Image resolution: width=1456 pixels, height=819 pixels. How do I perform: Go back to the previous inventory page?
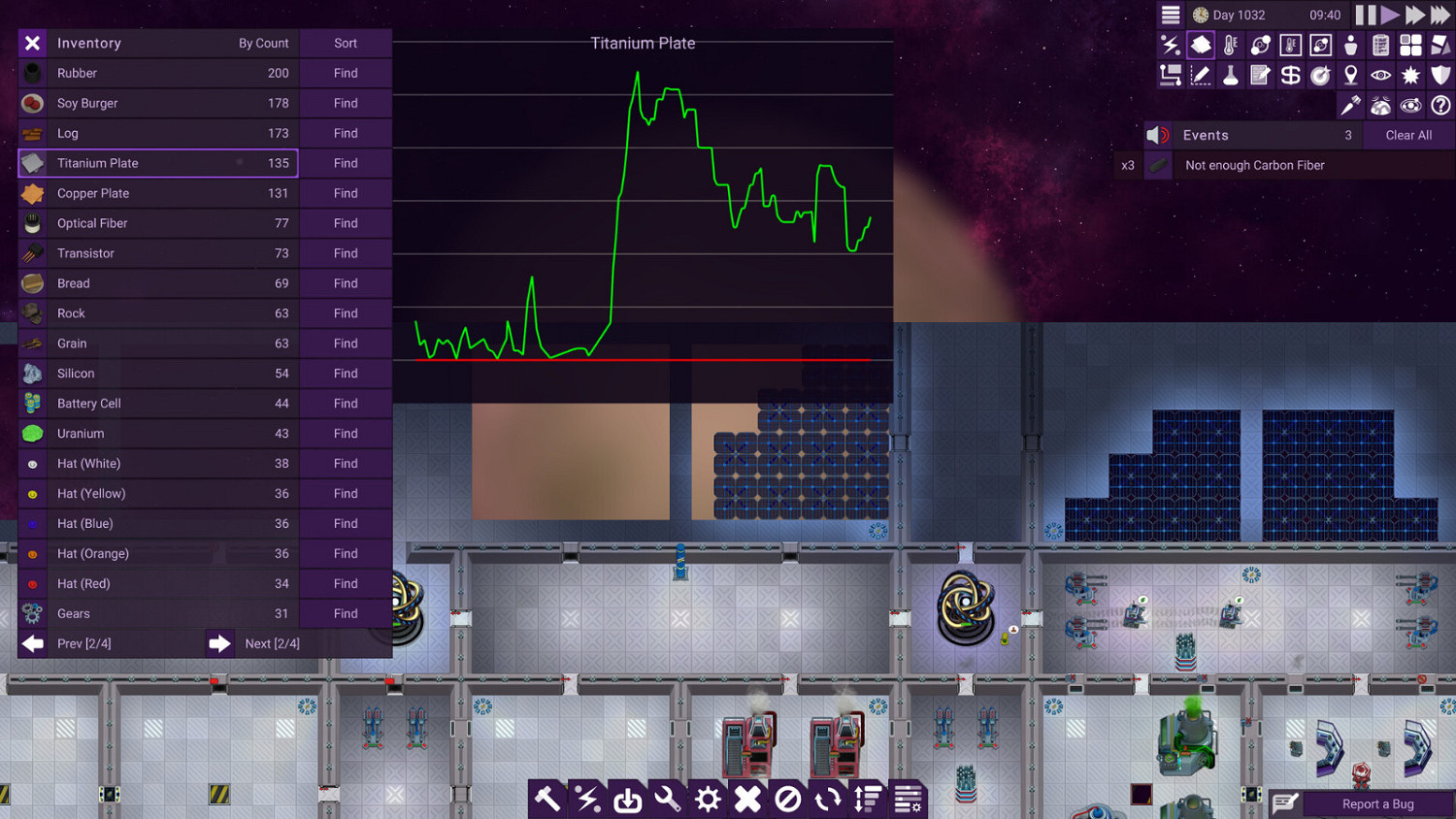(x=32, y=642)
